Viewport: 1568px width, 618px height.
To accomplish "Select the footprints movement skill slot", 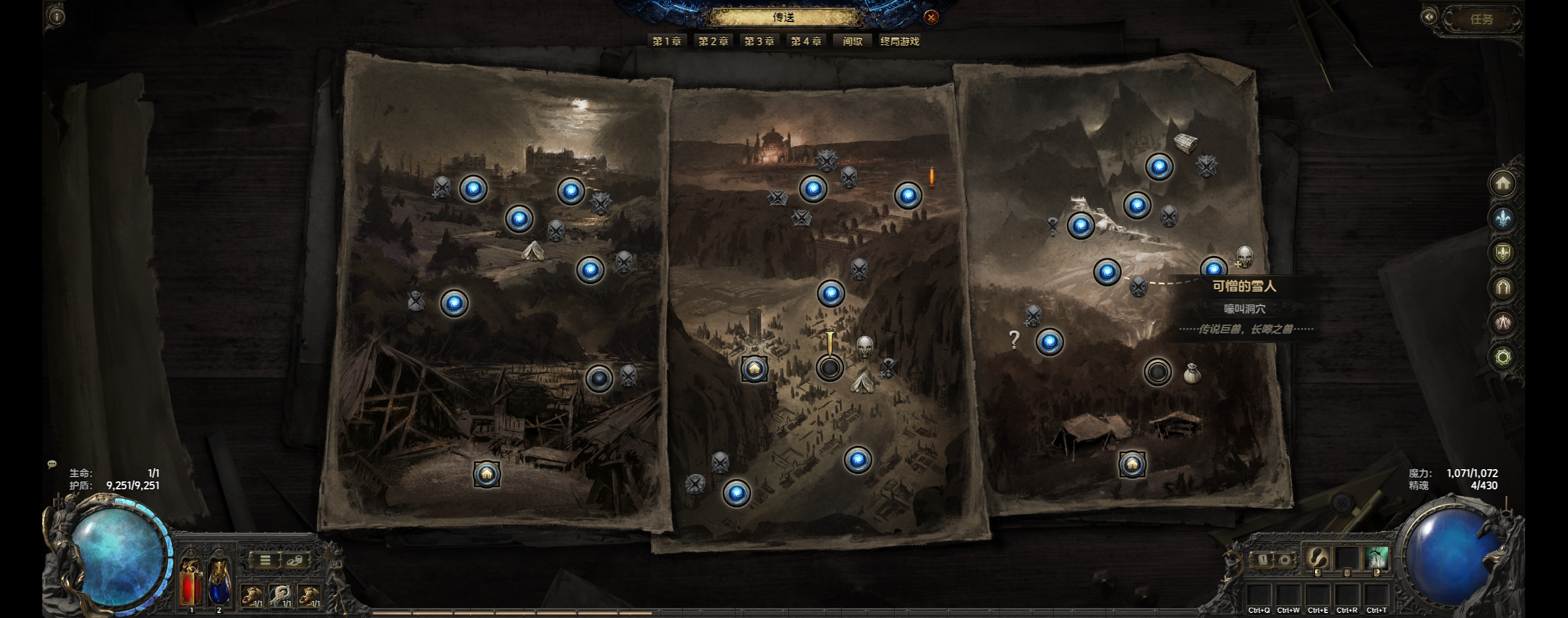I will (x=1317, y=559).
